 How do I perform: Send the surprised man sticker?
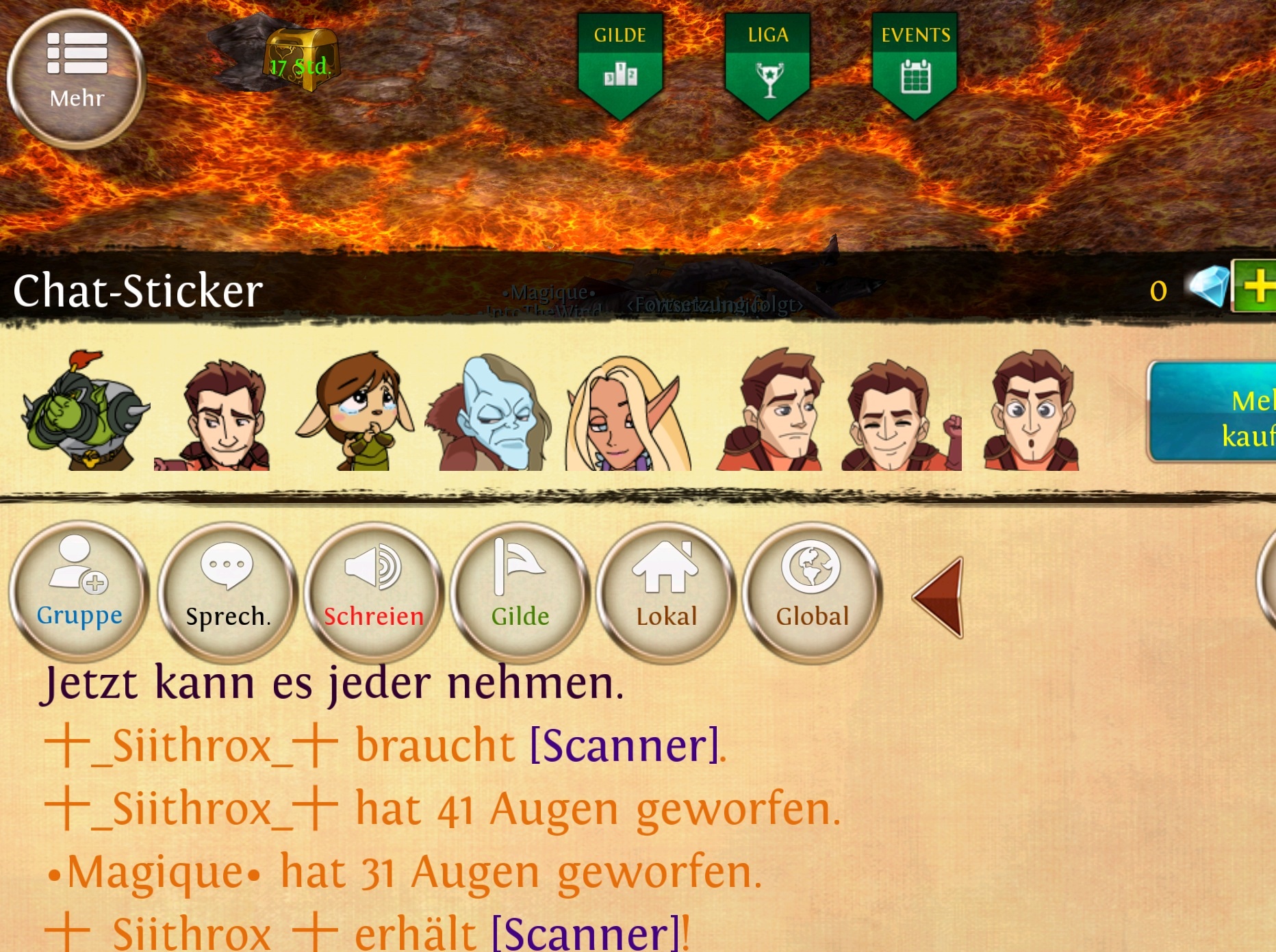click(1032, 412)
